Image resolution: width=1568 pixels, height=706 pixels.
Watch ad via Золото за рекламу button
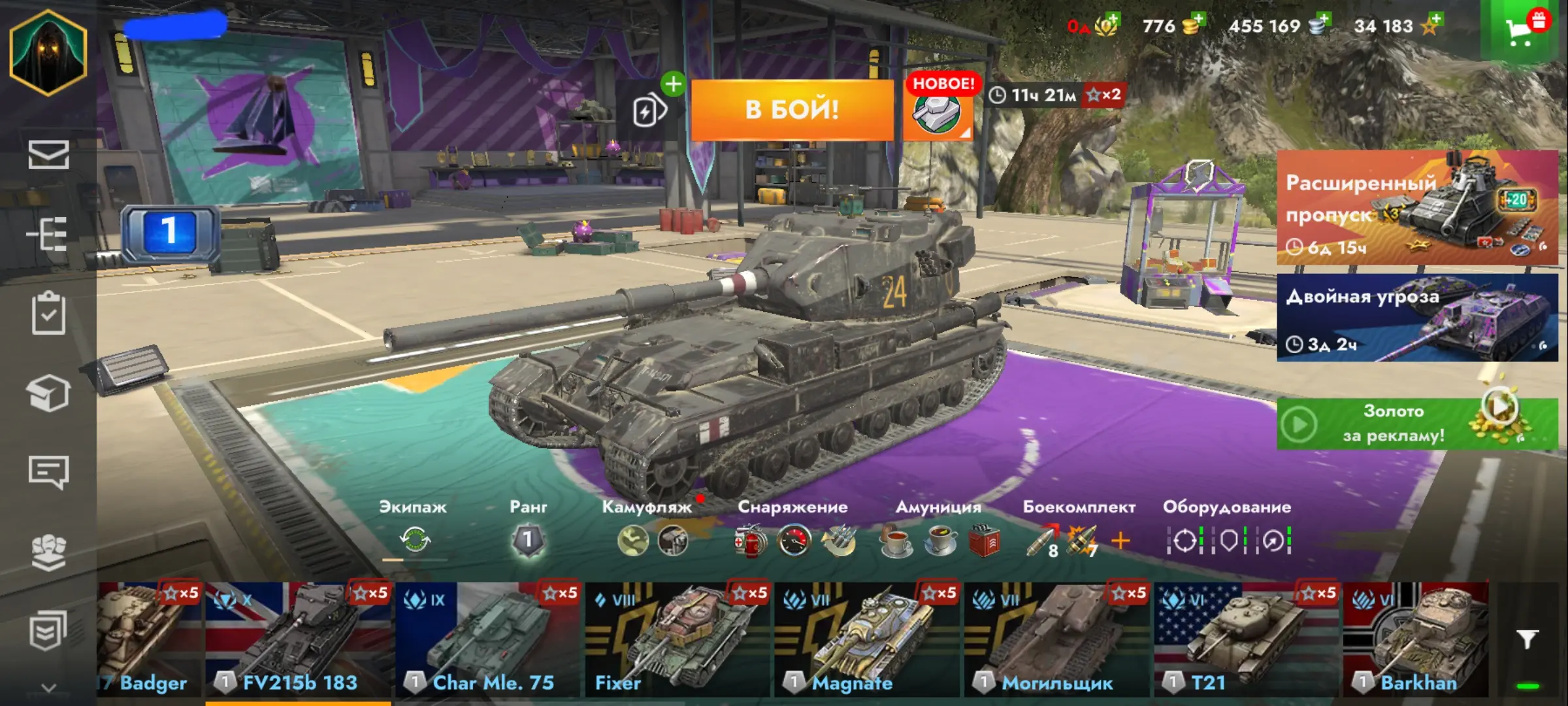(1416, 424)
